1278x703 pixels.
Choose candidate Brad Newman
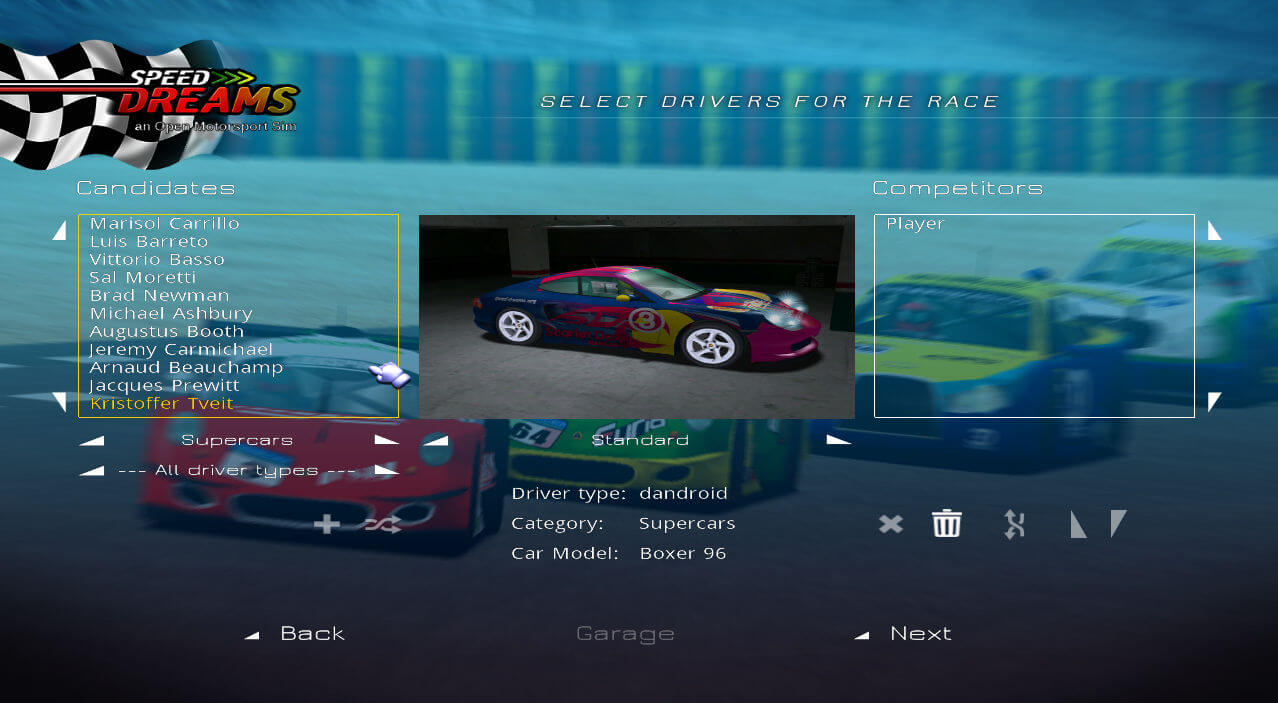tap(160, 296)
